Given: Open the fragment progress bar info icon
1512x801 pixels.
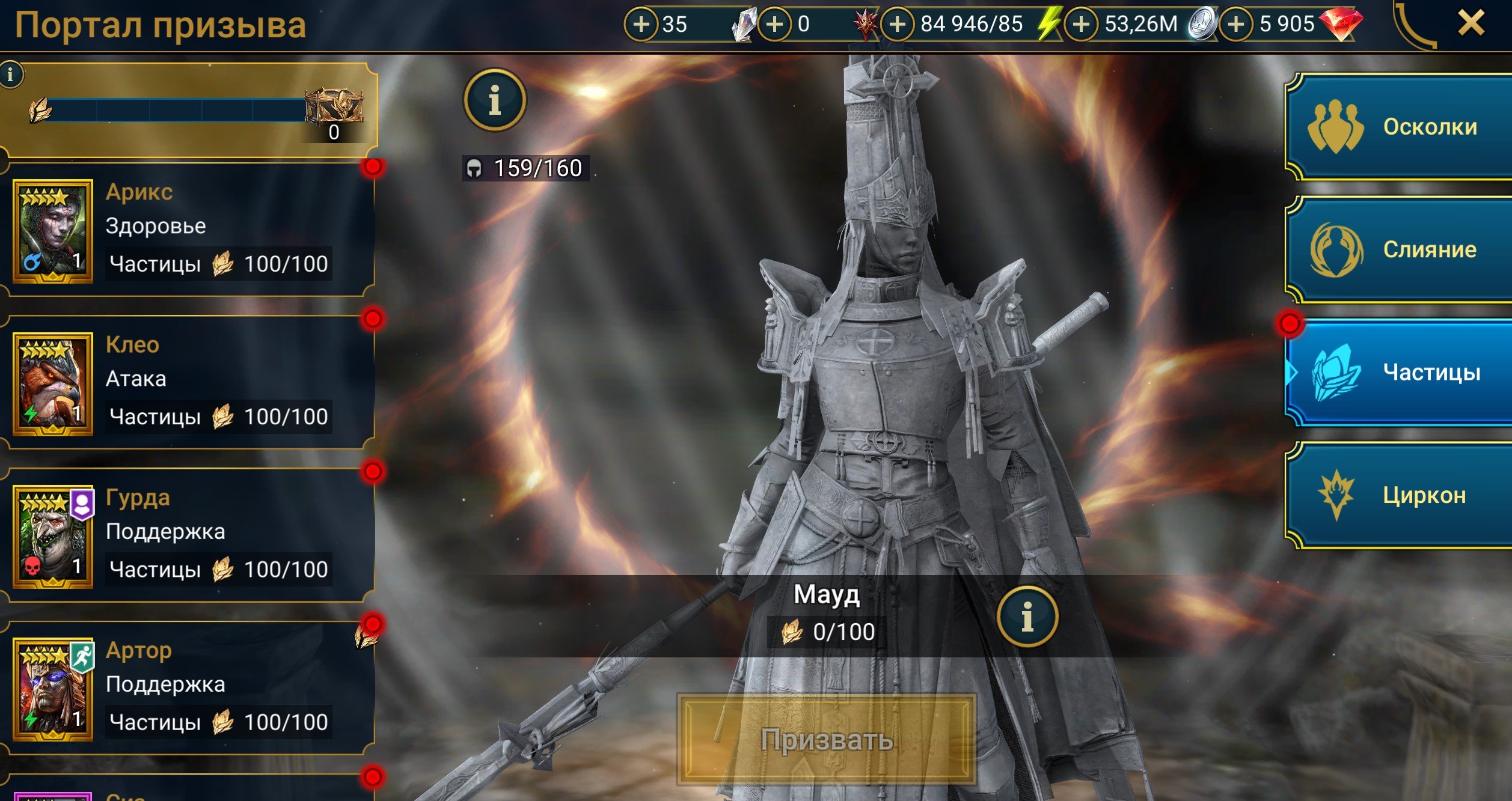Looking at the screenshot, I should point(10,75).
